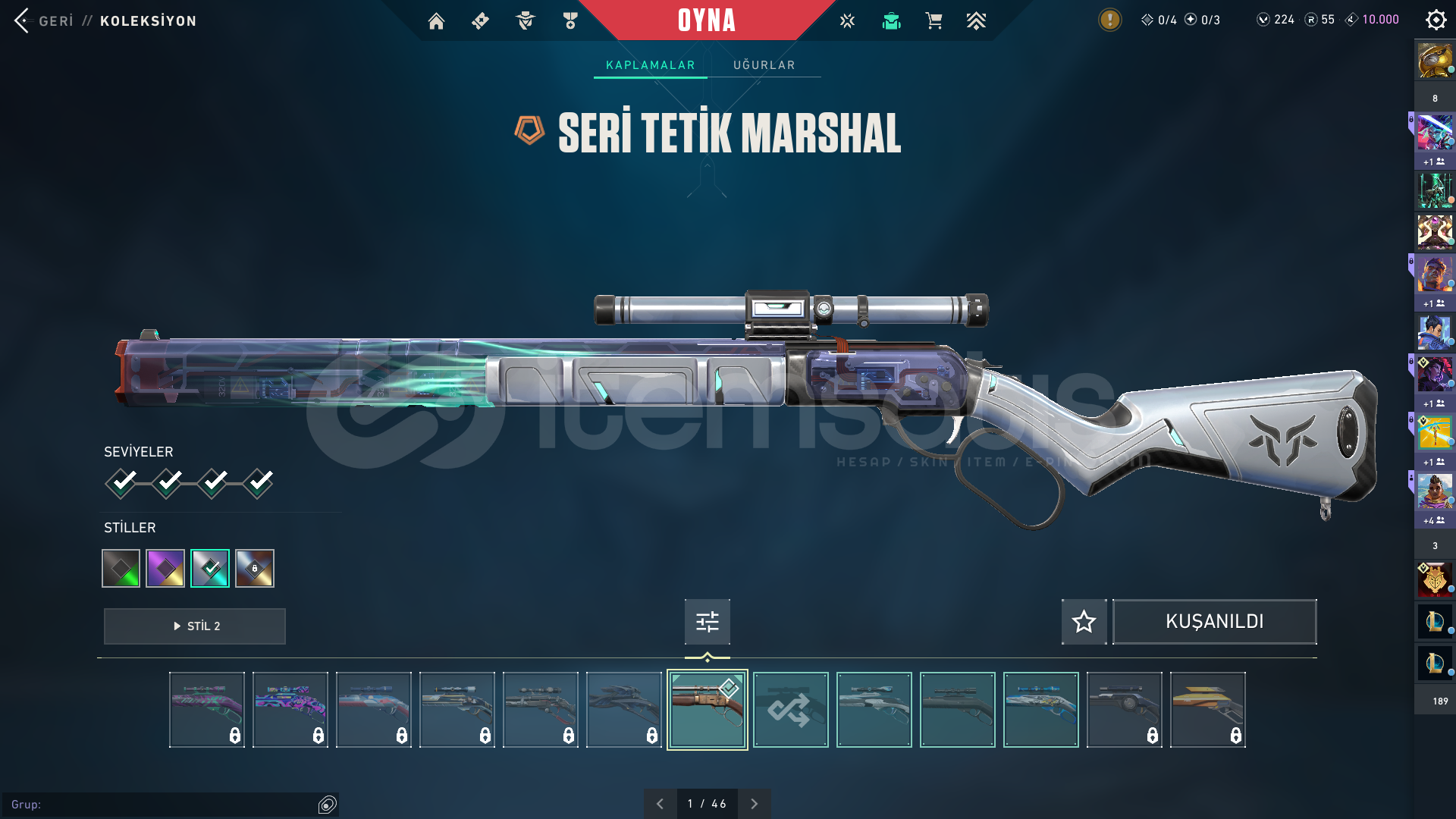
Task: Go to the next skin page
Action: [x=754, y=804]
